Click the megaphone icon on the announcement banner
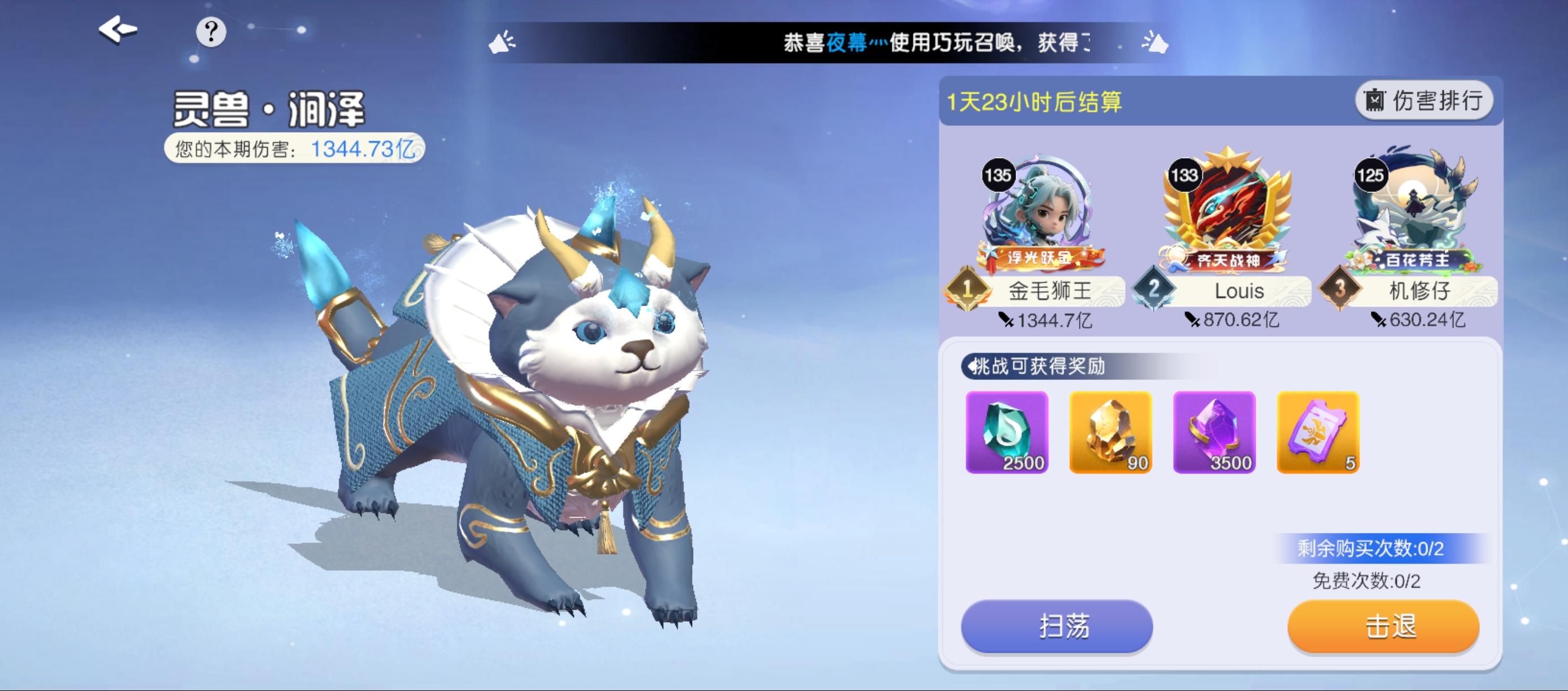 coord(500,42)
